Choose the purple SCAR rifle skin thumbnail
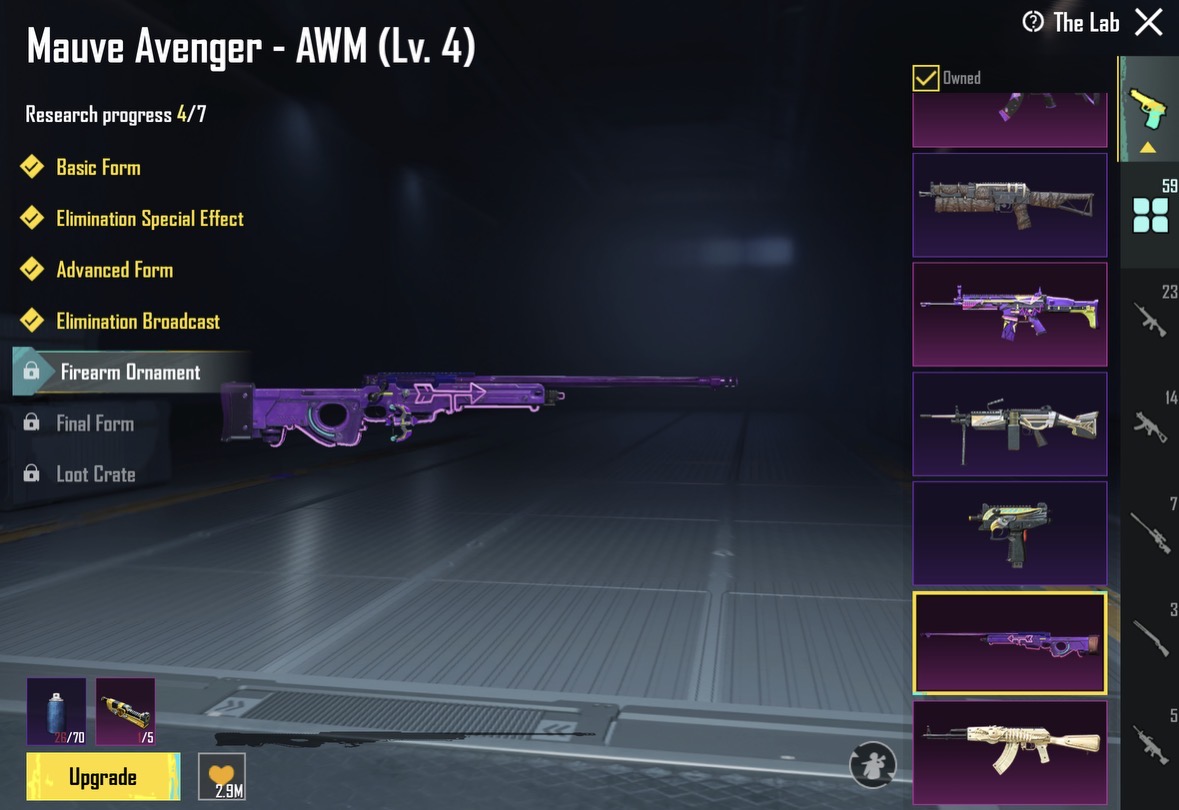Screen dimensions: 1179x810 [x=1009, y=314]
